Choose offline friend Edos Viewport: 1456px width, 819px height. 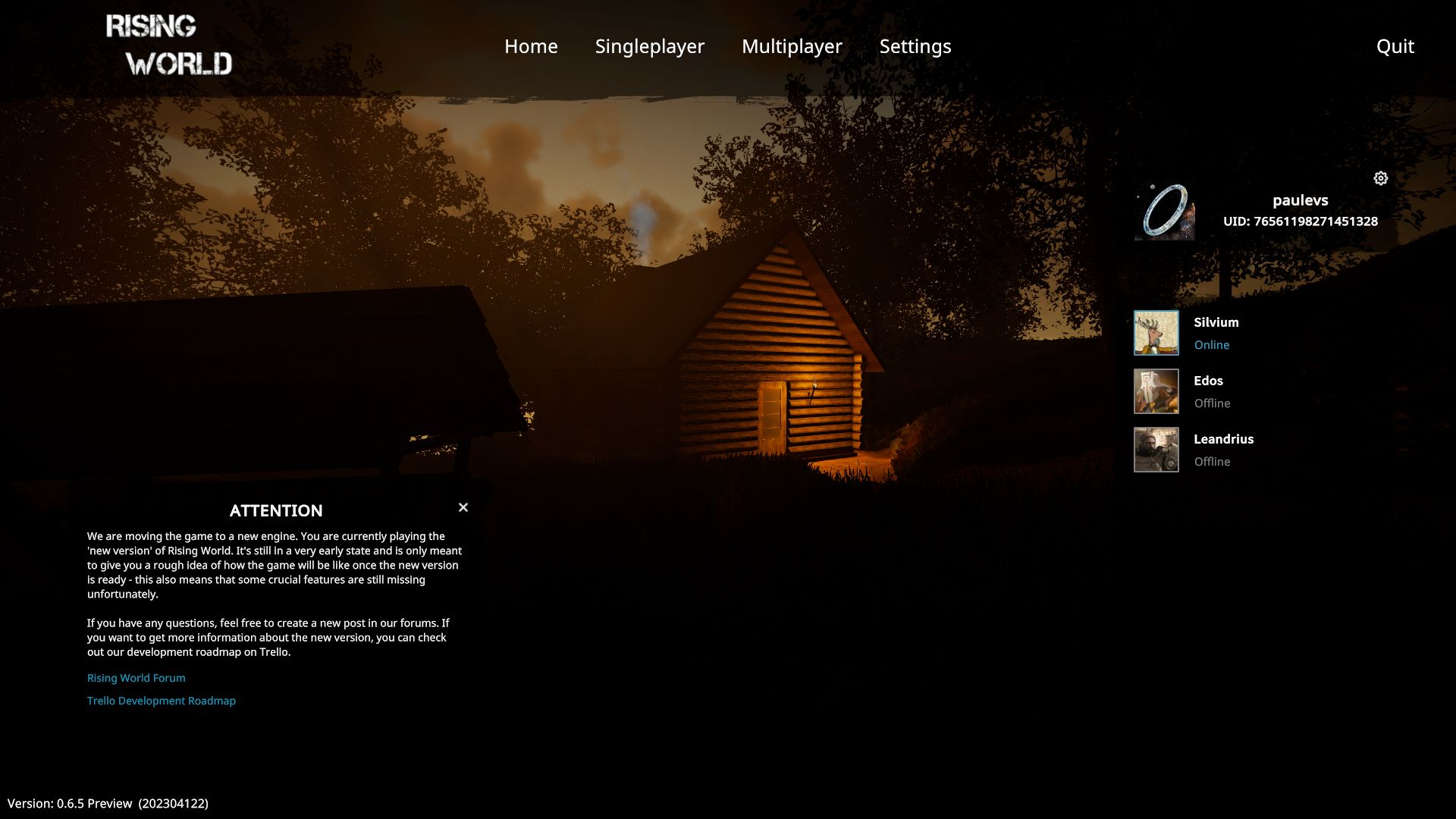(1208, 381)
